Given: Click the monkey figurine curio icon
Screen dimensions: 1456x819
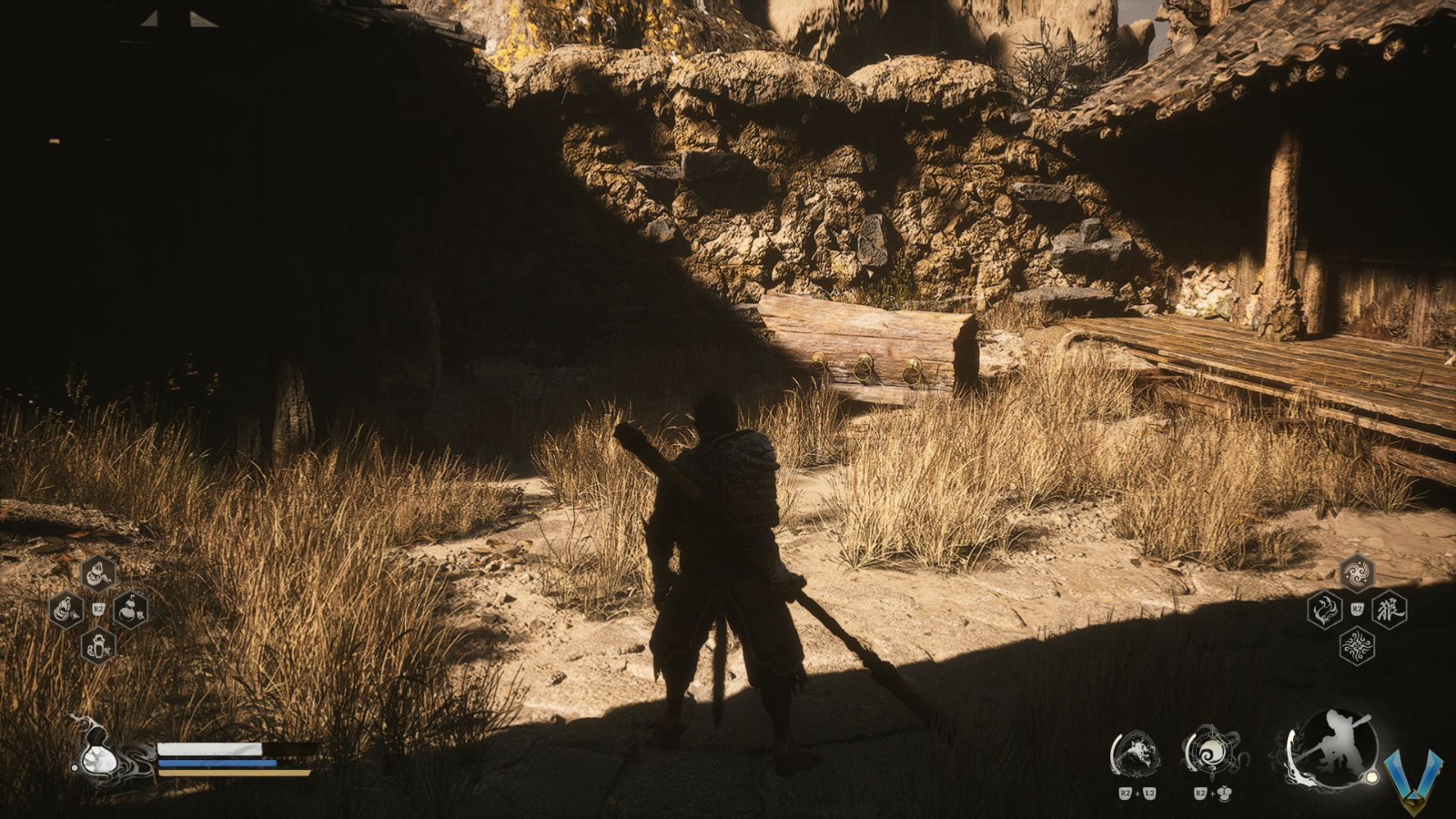Looking at the screenshot, I should tap(98, 646).
